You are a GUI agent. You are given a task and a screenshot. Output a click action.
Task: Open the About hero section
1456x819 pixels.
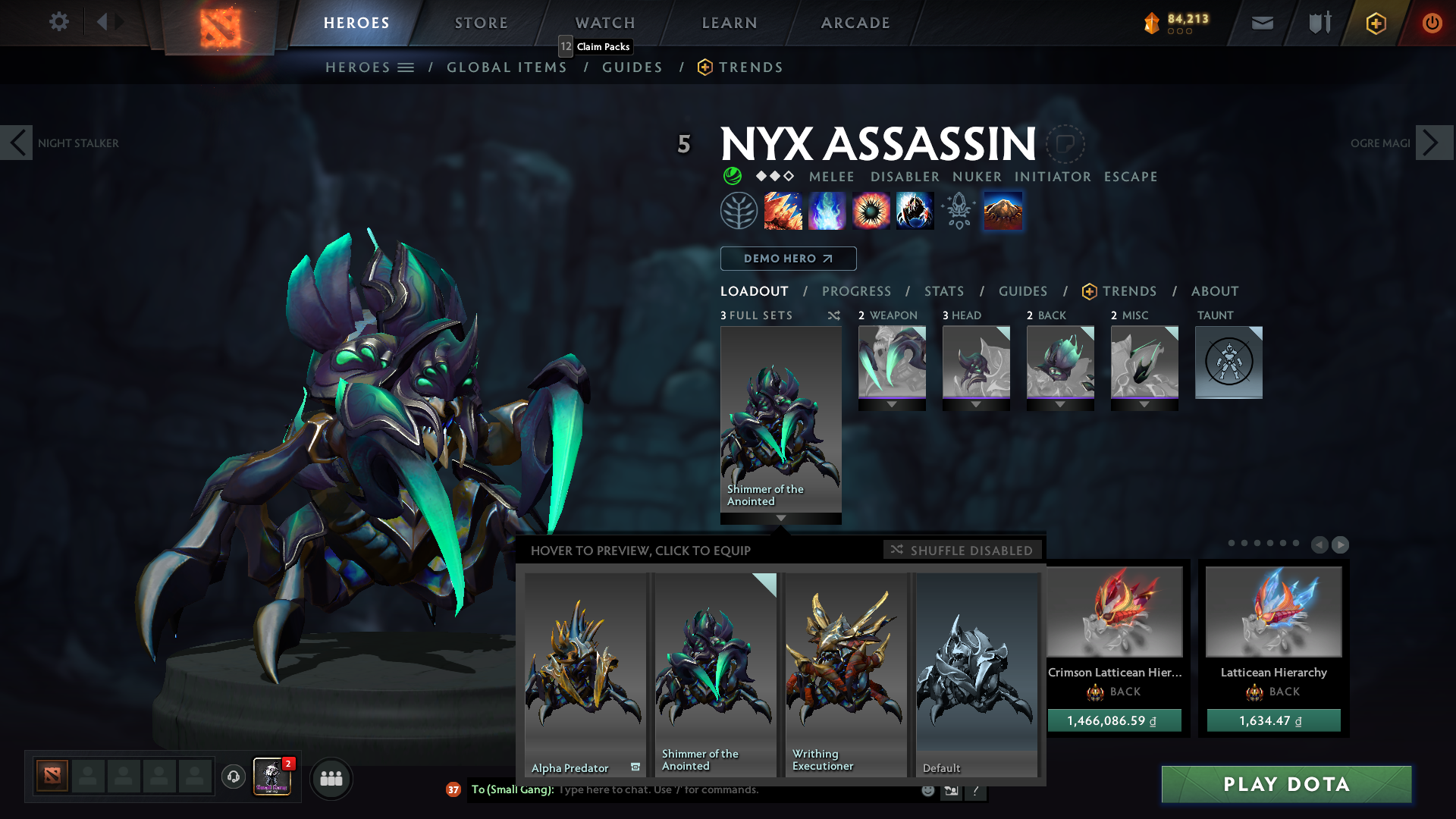pos(1214,291)
